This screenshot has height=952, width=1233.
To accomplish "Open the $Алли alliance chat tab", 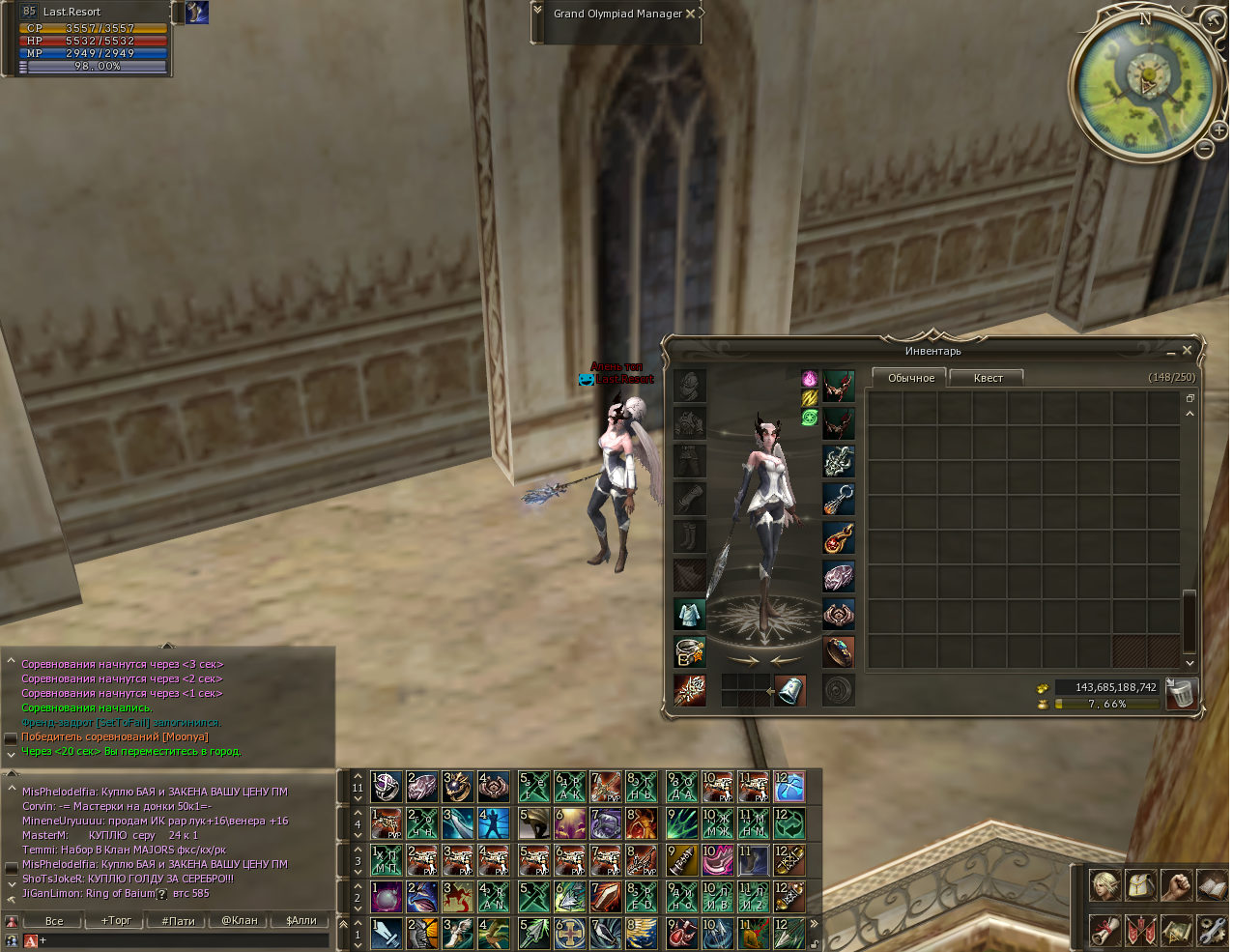I will (301, 920).
